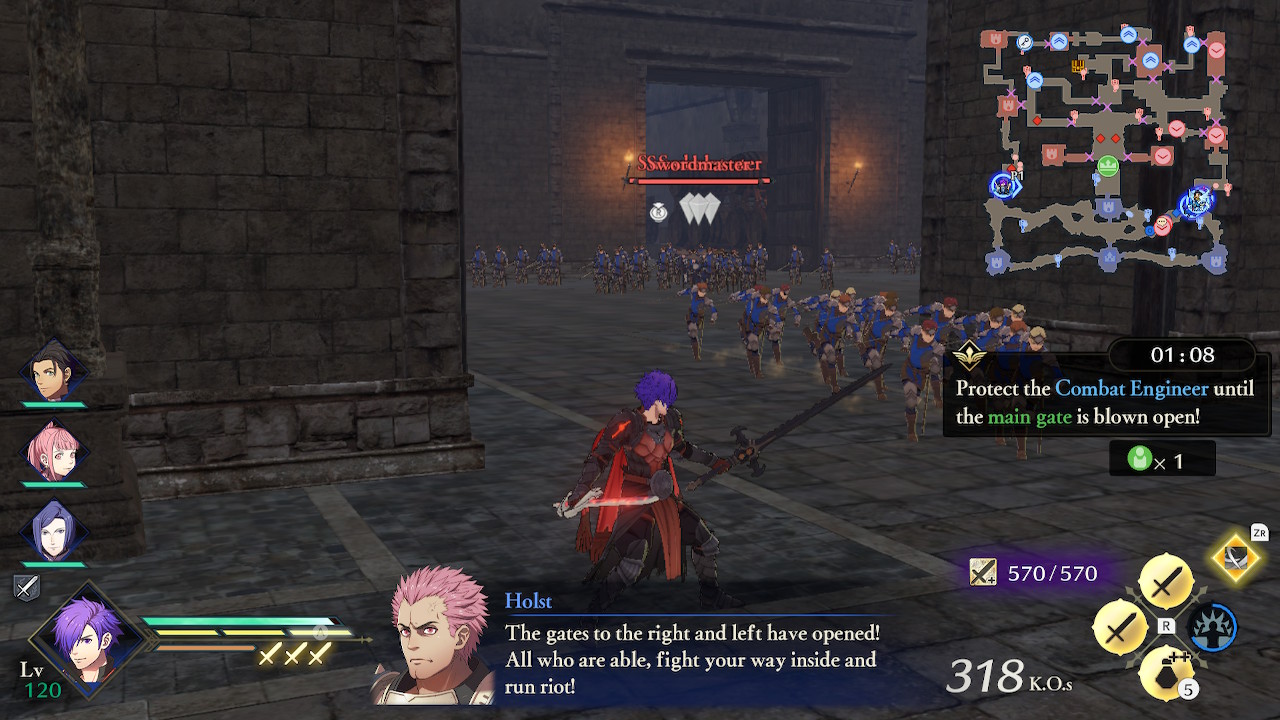Open the blue Awakening gauge icon

1213,627
